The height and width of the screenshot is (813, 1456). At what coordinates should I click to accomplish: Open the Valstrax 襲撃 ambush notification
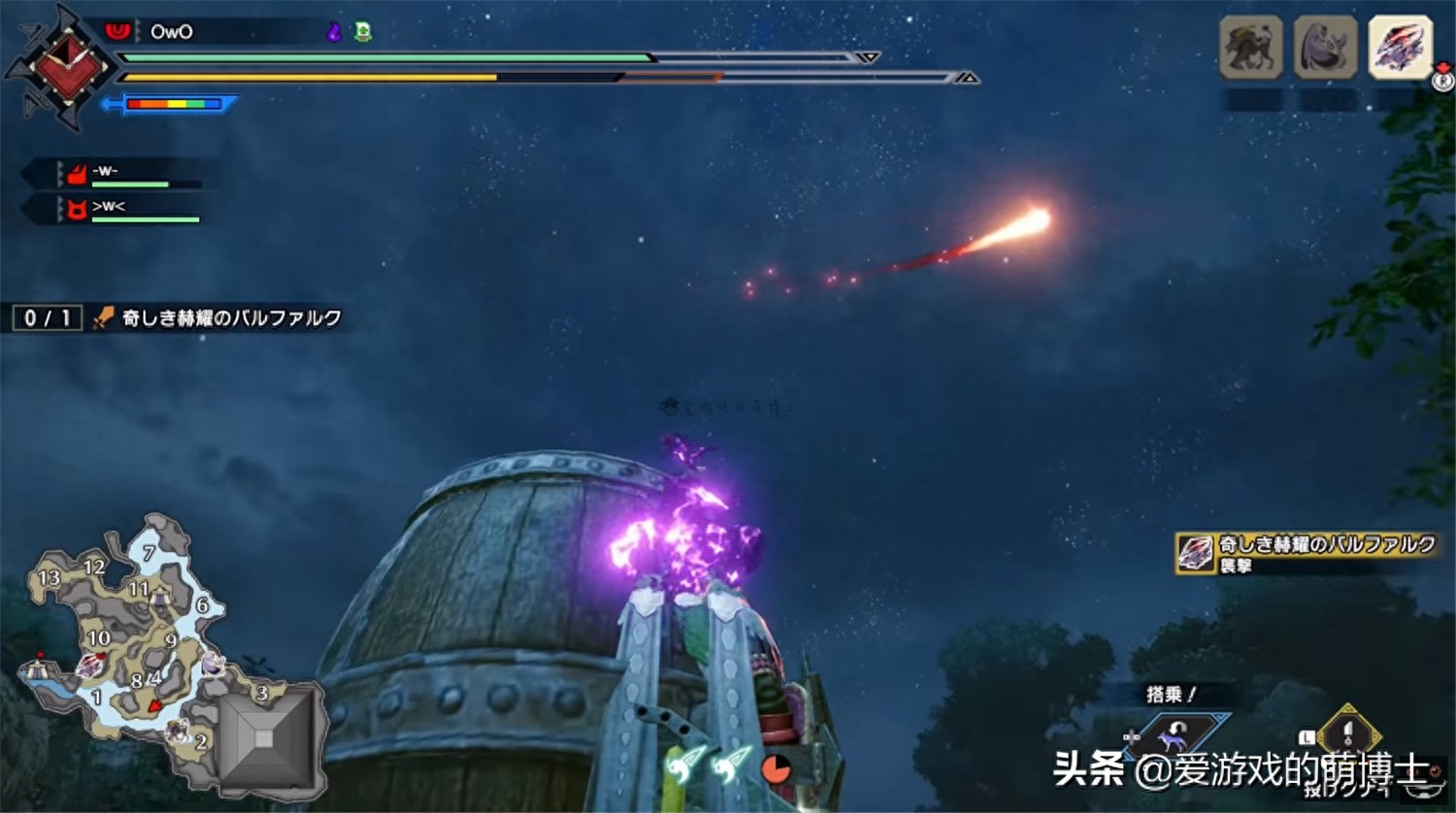click(1306, 553)
